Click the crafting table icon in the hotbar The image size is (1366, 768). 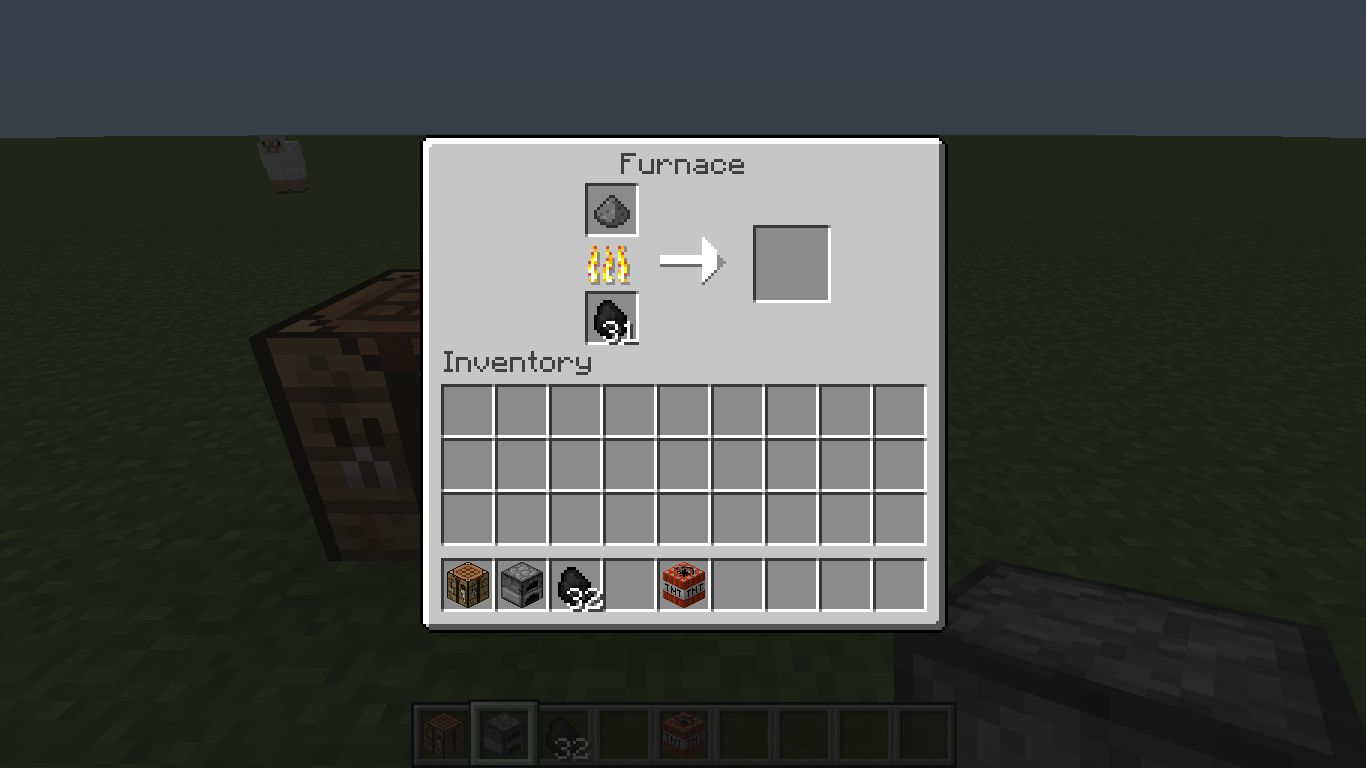pyautogui.click(x=441, y=733)
